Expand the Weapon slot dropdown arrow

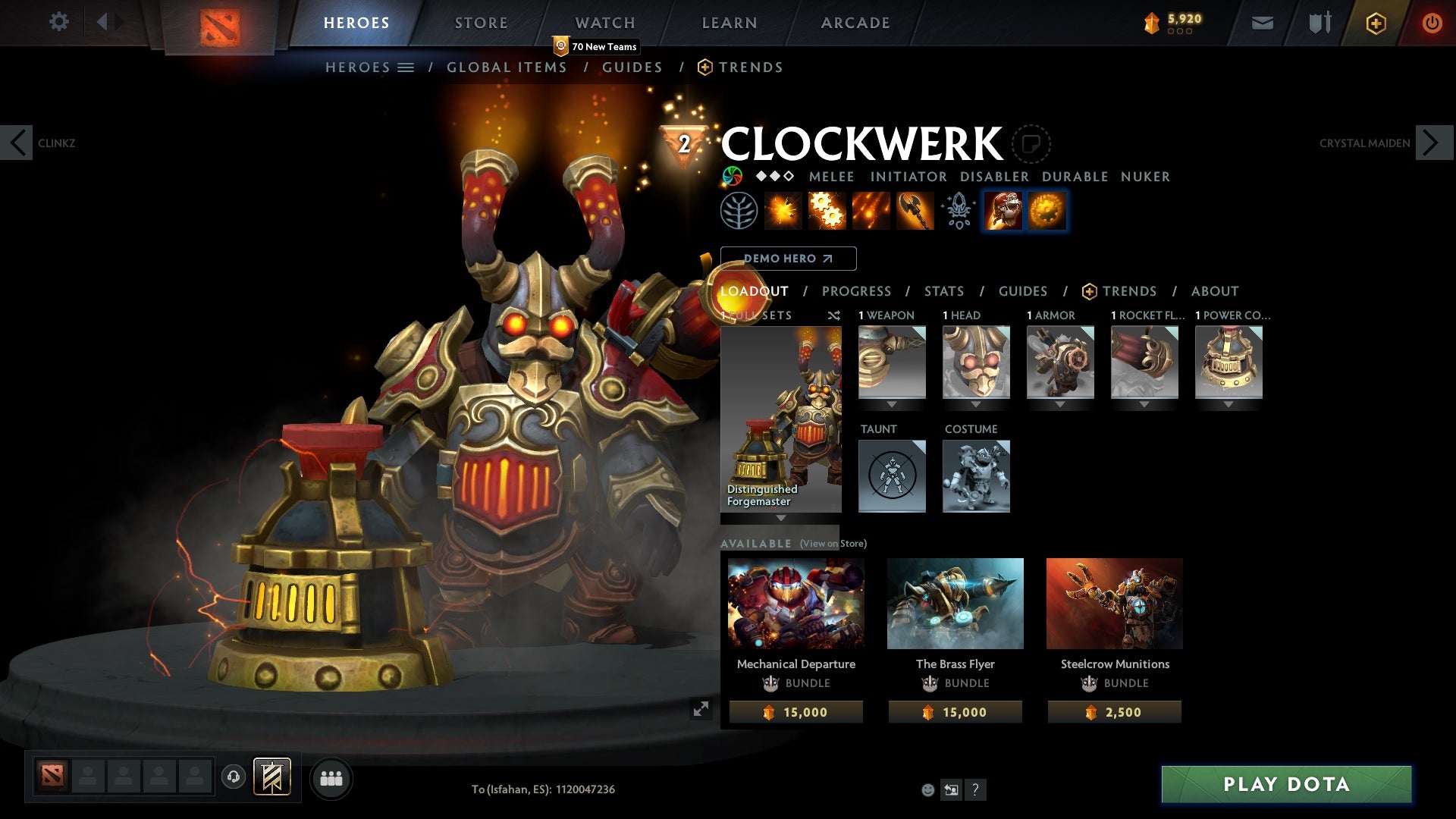[x=891, y=403]
